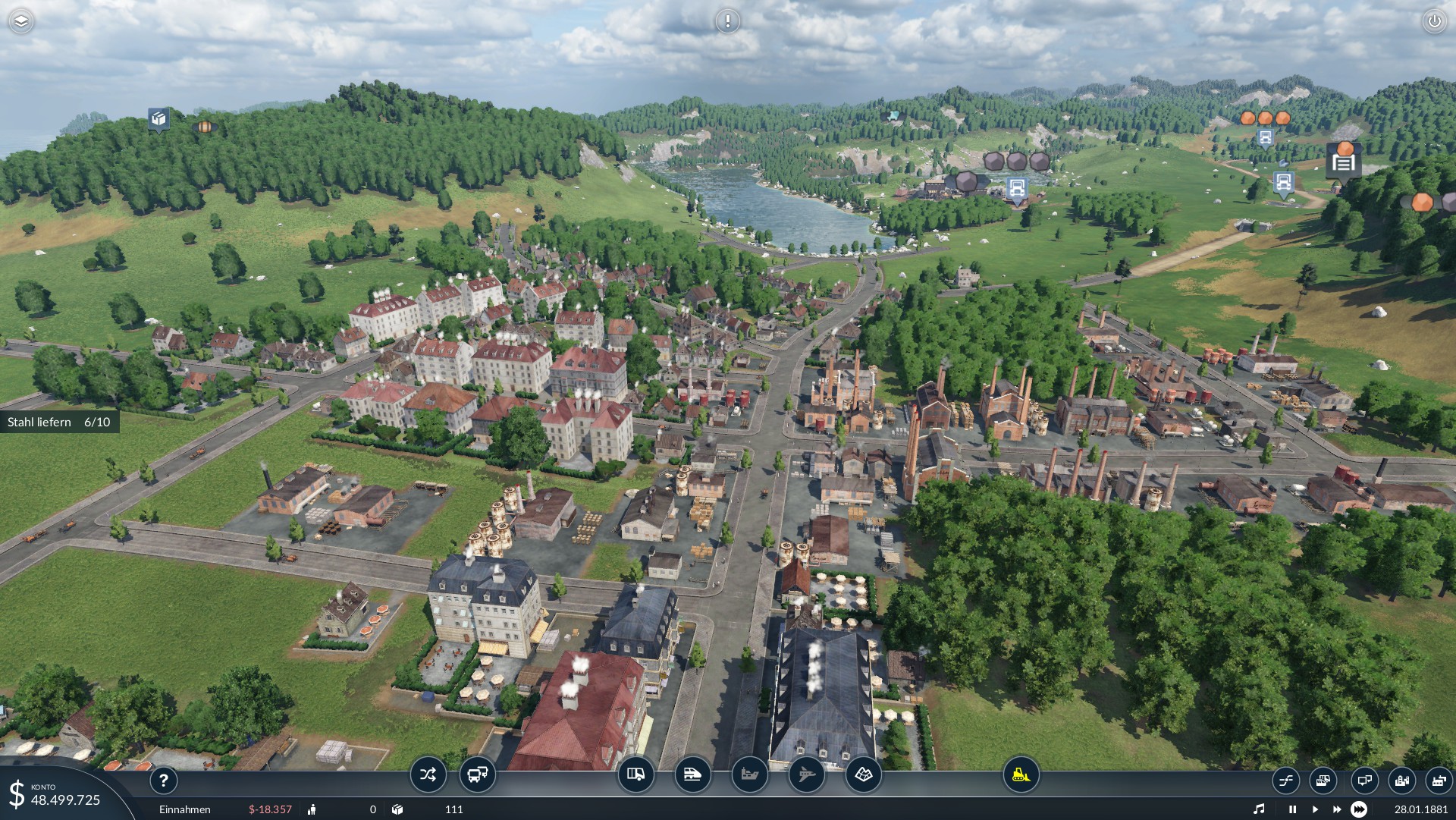Activate the yellow bulldozer tool

(x=1021, y=774)
